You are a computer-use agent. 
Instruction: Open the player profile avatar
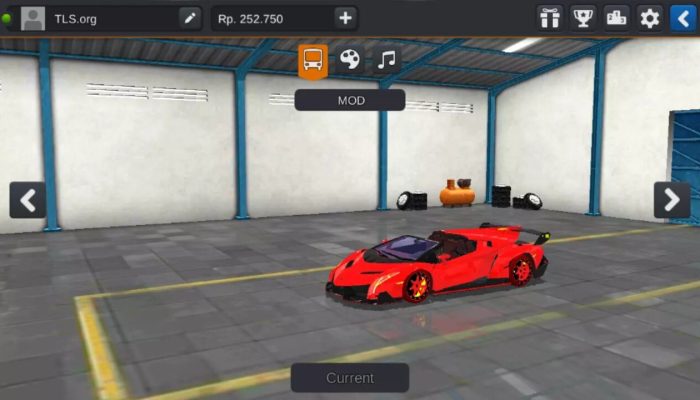click(33, 18)
